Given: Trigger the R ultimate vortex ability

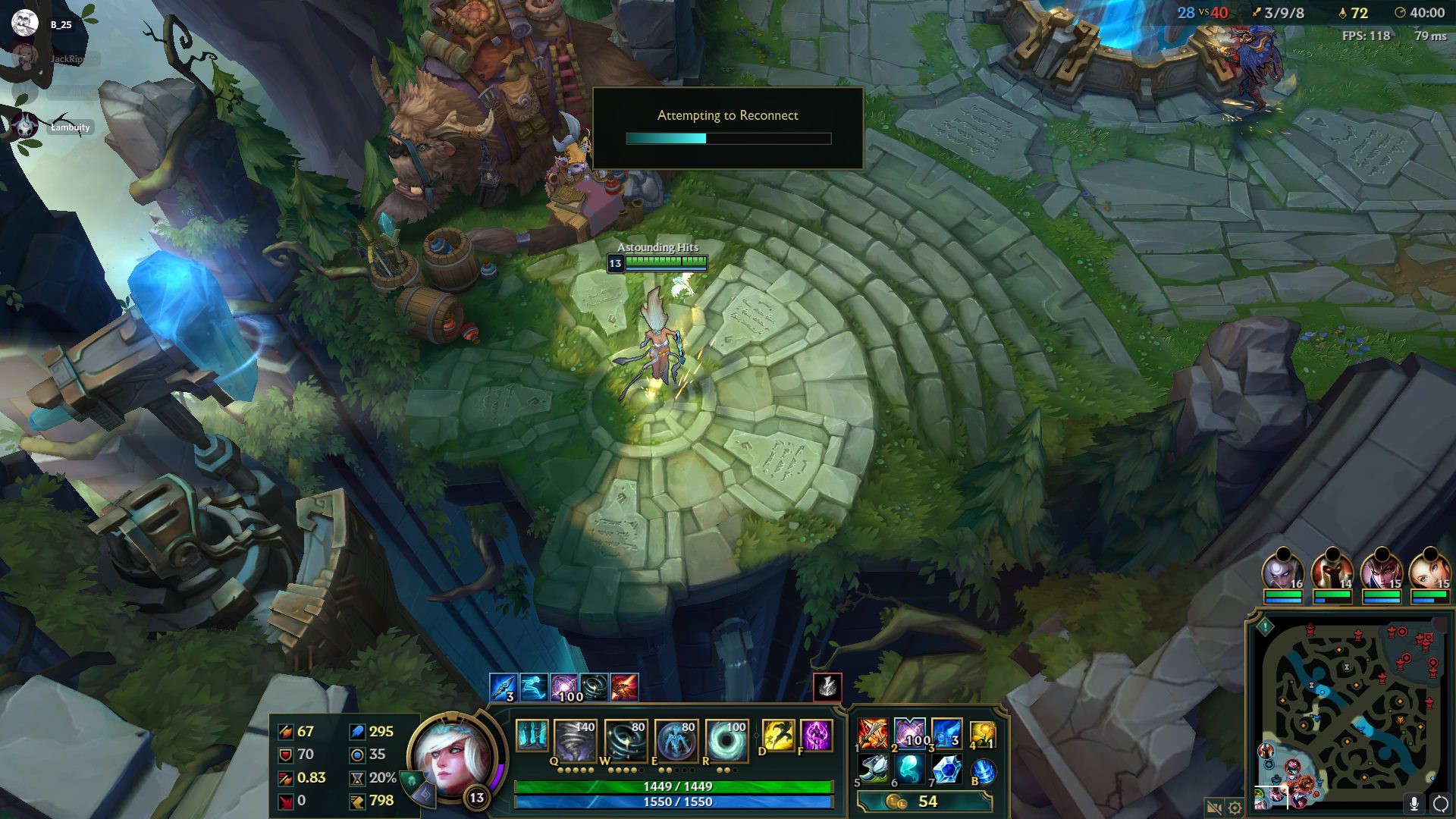Looking at the screenshot, I should pyautogui.click(x=726, y=738).
